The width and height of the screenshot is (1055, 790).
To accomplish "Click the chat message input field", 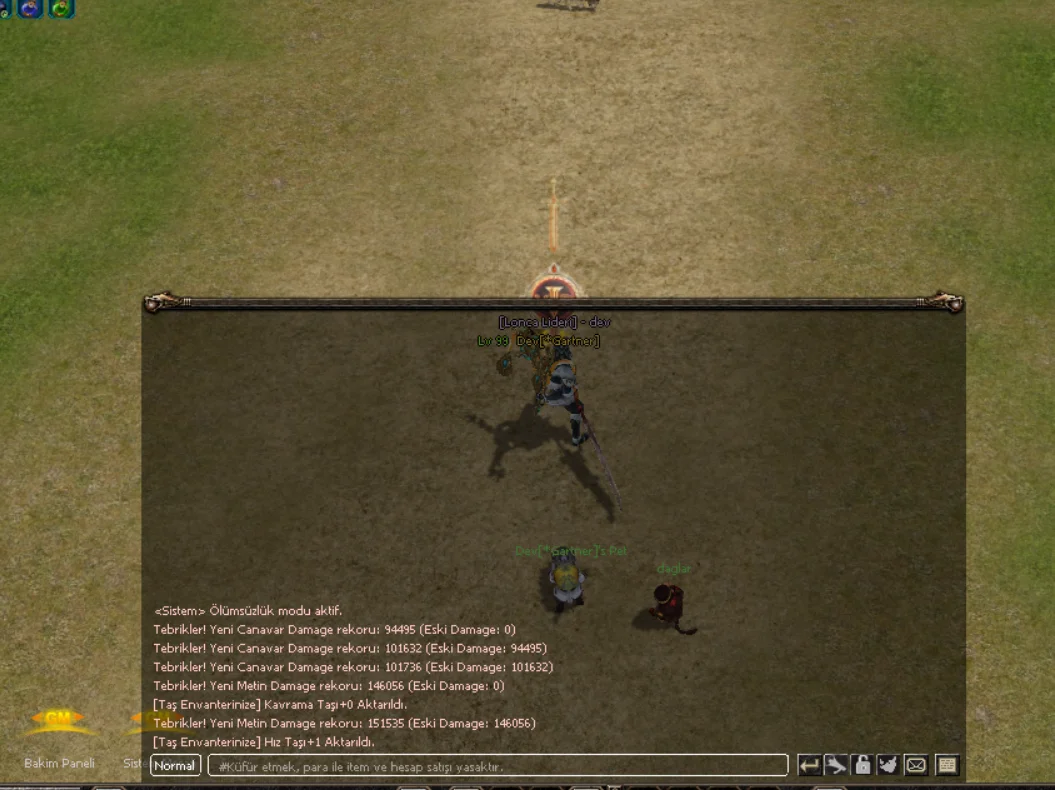I will click(497, 766).
